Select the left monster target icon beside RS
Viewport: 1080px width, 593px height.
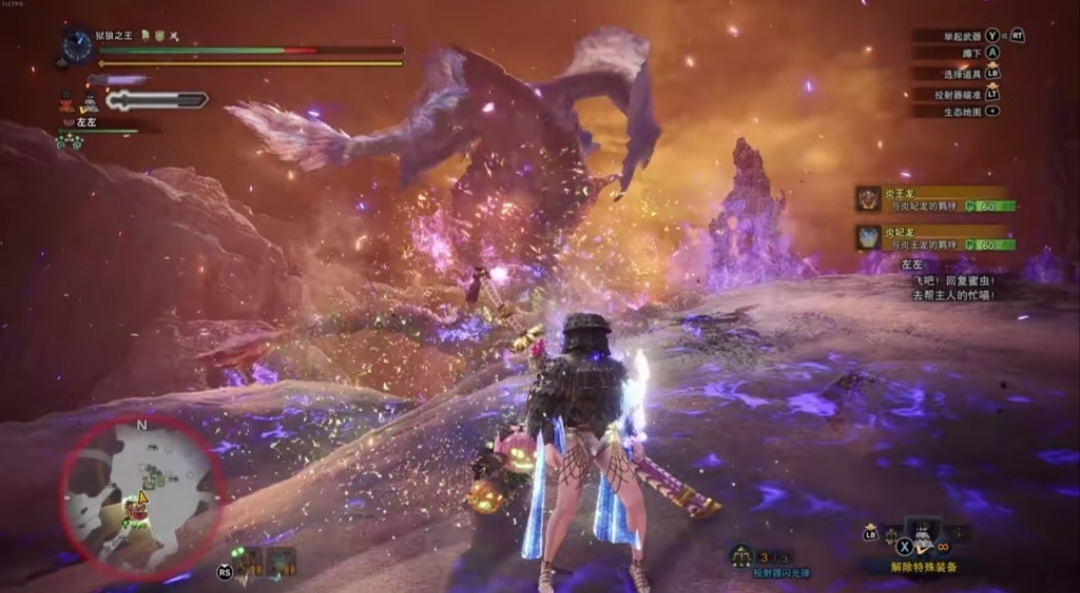point(250,562)
